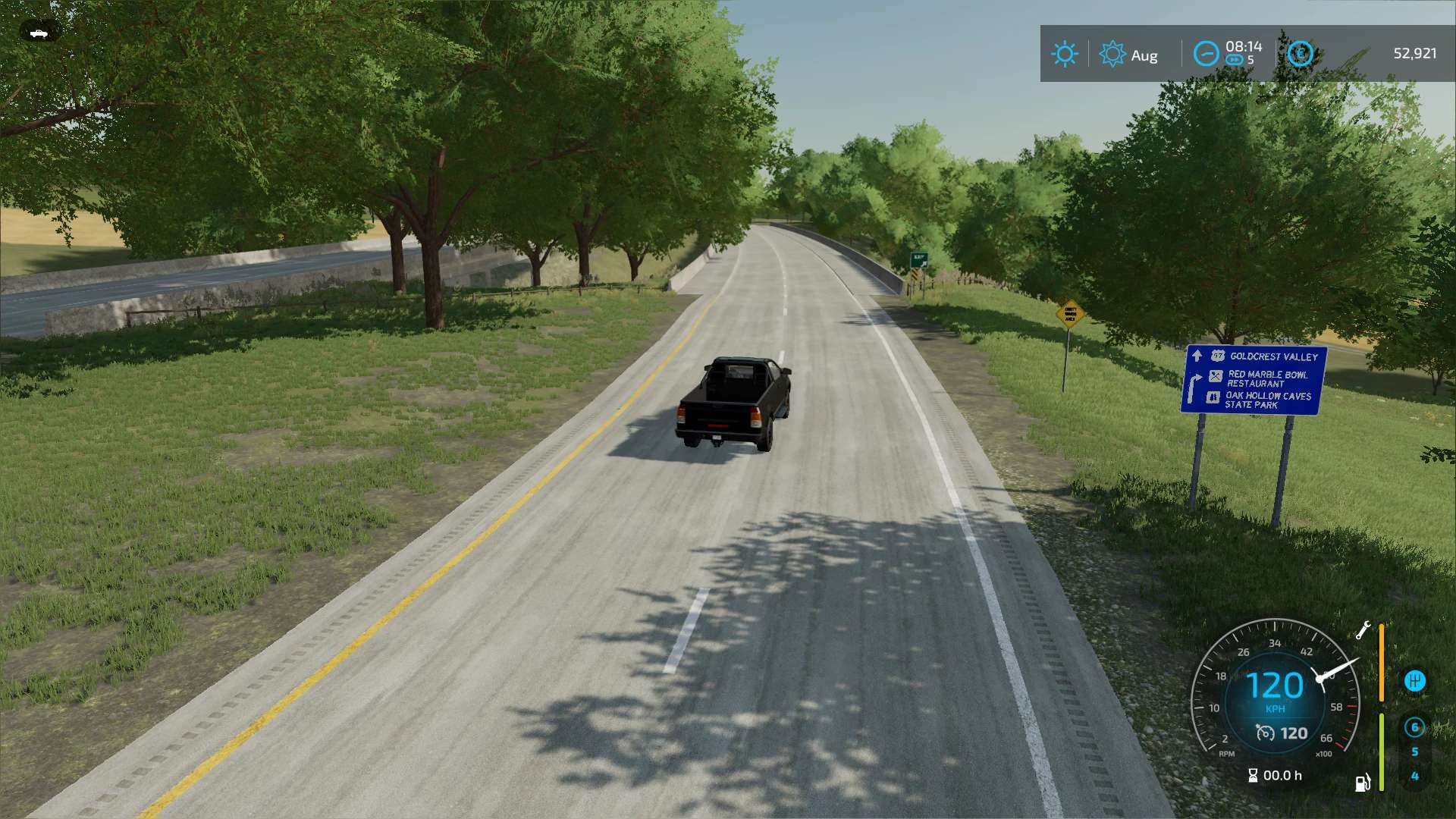Select the euro money balance icon
This screenshot has width=1456, height=819.
(x=1300, y=54)
